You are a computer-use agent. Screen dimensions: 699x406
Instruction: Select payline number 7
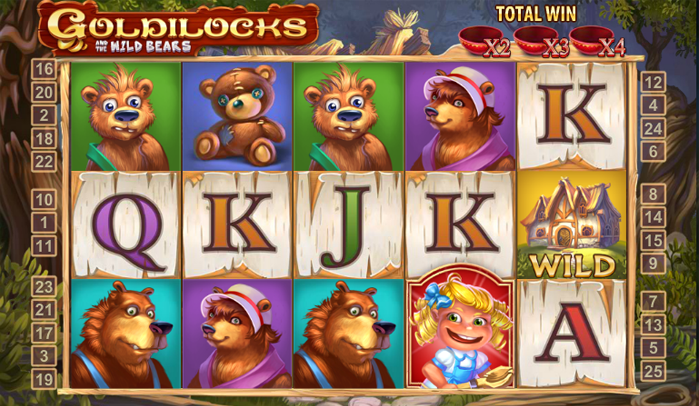[x=653, y=301]
